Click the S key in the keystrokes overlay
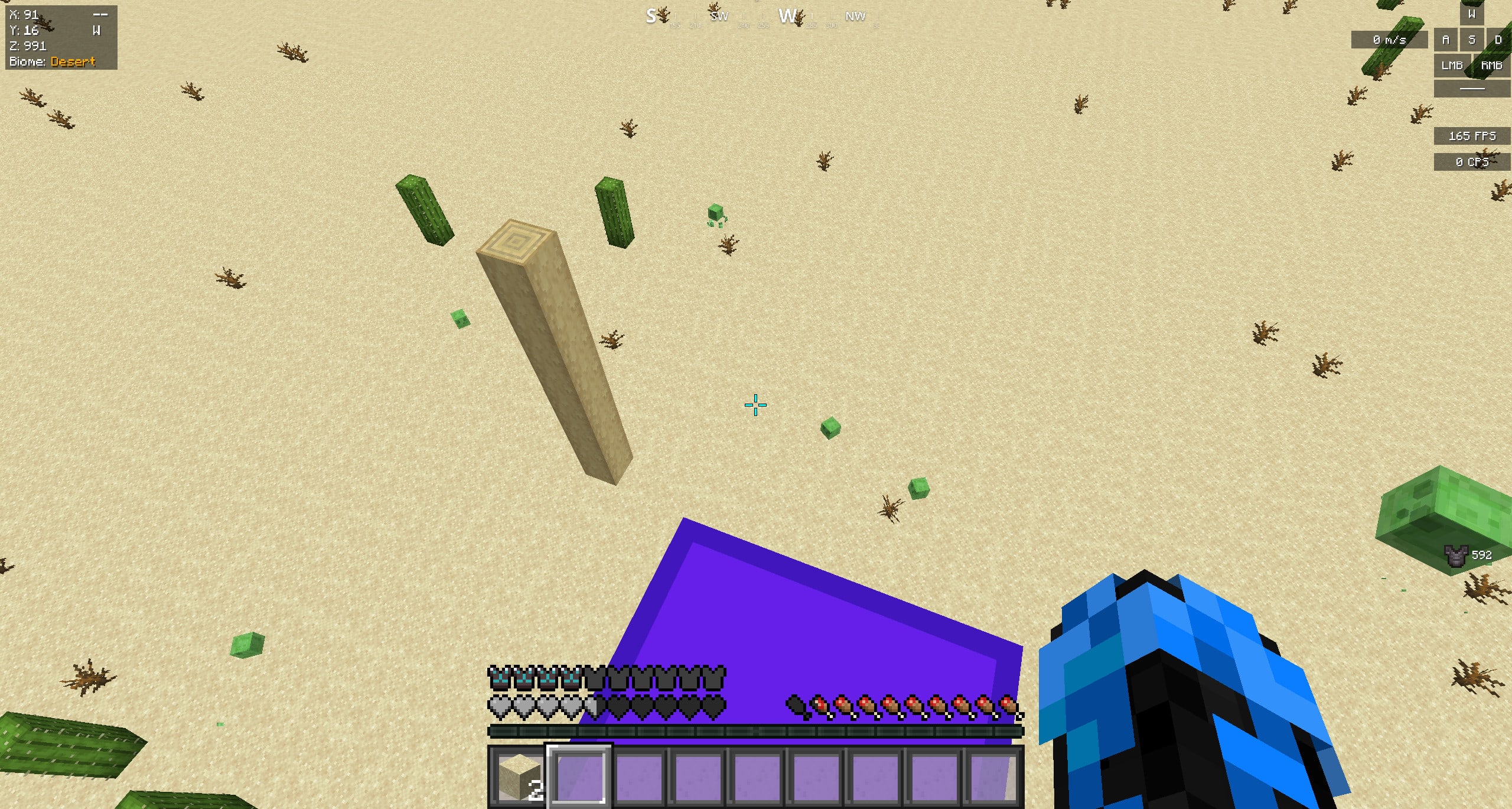 [1472, 40]
